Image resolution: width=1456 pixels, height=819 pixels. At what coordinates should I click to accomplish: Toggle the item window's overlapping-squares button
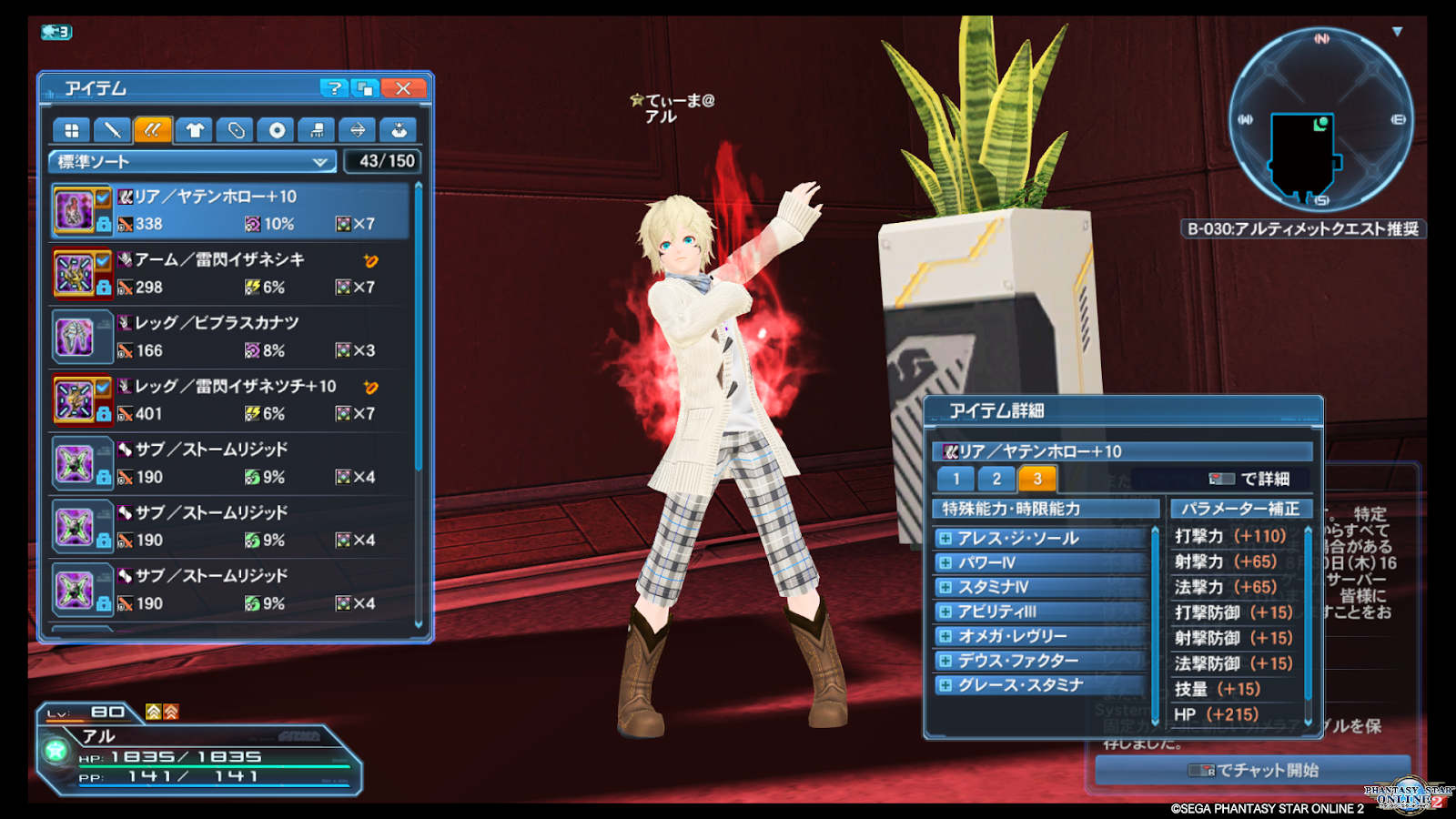point(366,88)
